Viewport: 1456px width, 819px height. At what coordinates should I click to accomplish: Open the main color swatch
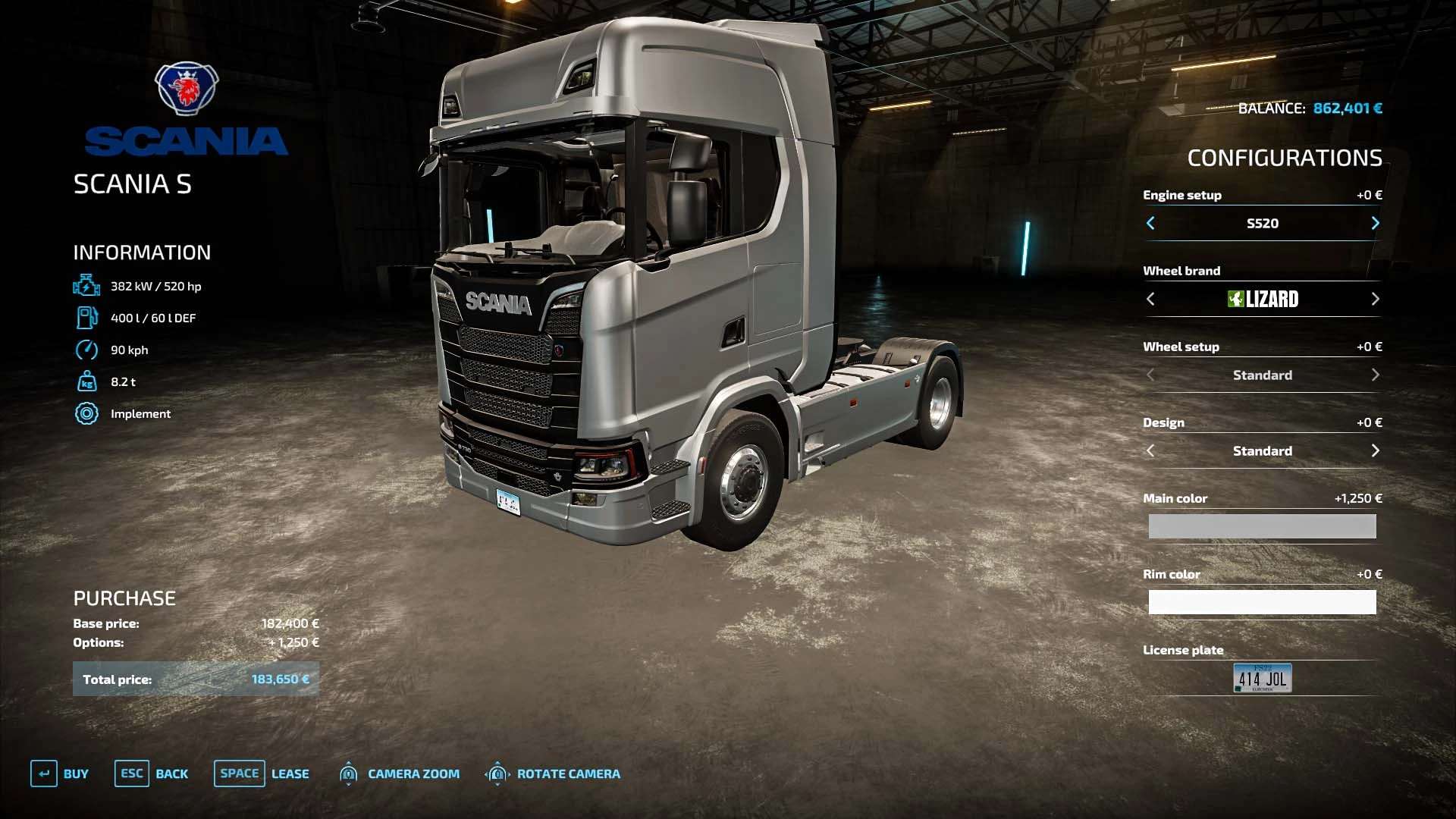(x=1262, y=526)
